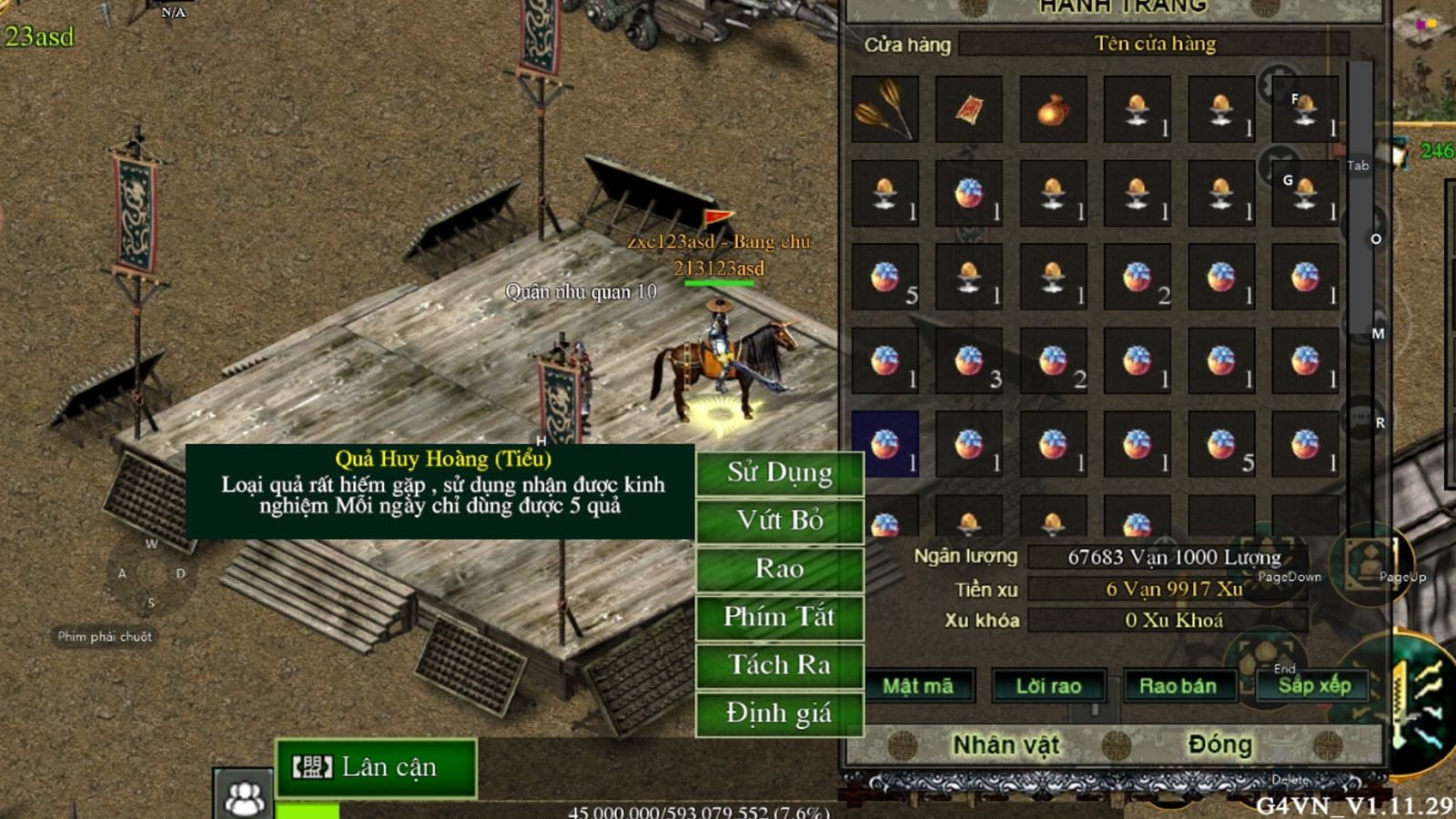Viewport: 1456px width, 819px height.
Task: Open the Lời rao button
Action: [1048, 686]
